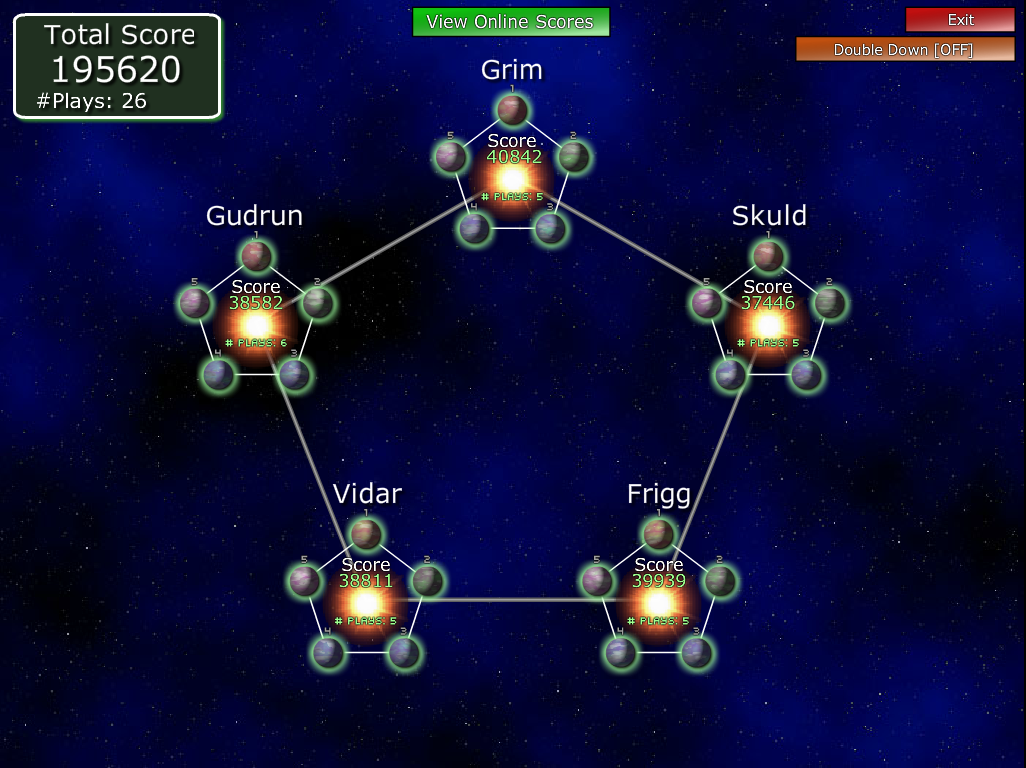Open View Online Scores
1026x768 pixels.
[510, 22]
